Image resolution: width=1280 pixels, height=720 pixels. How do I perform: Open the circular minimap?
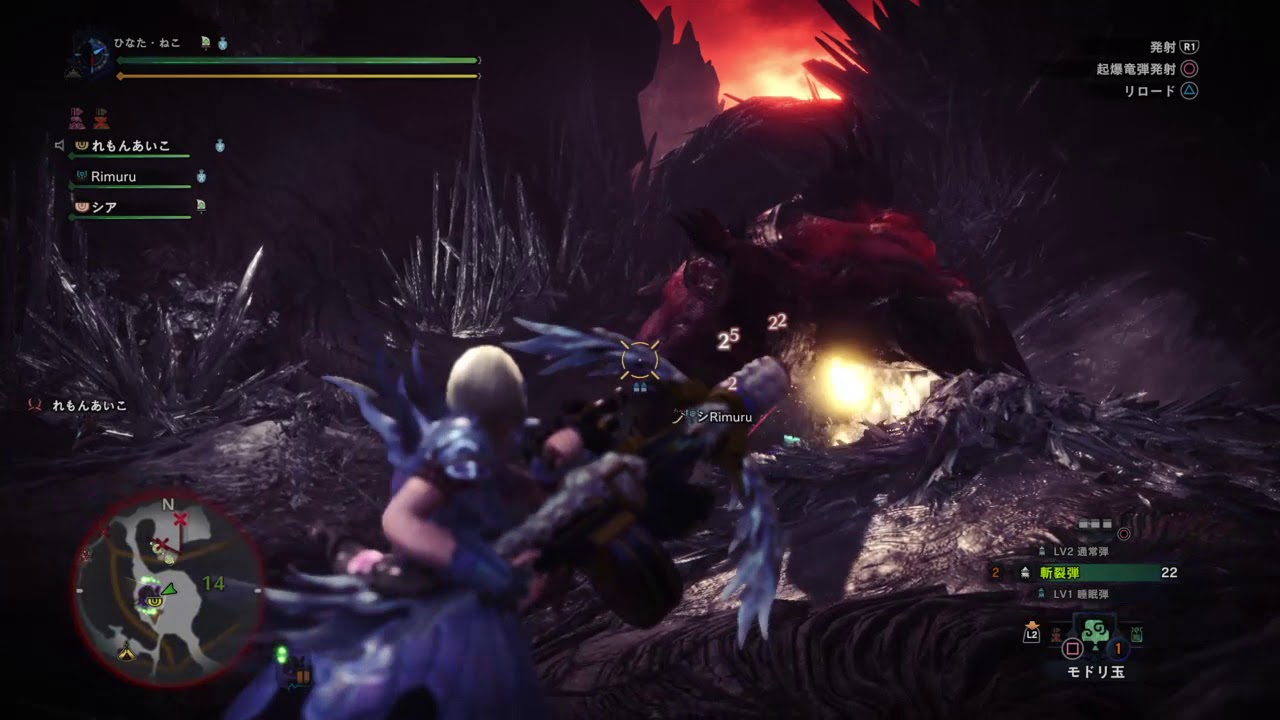click(x=167, y=590)
